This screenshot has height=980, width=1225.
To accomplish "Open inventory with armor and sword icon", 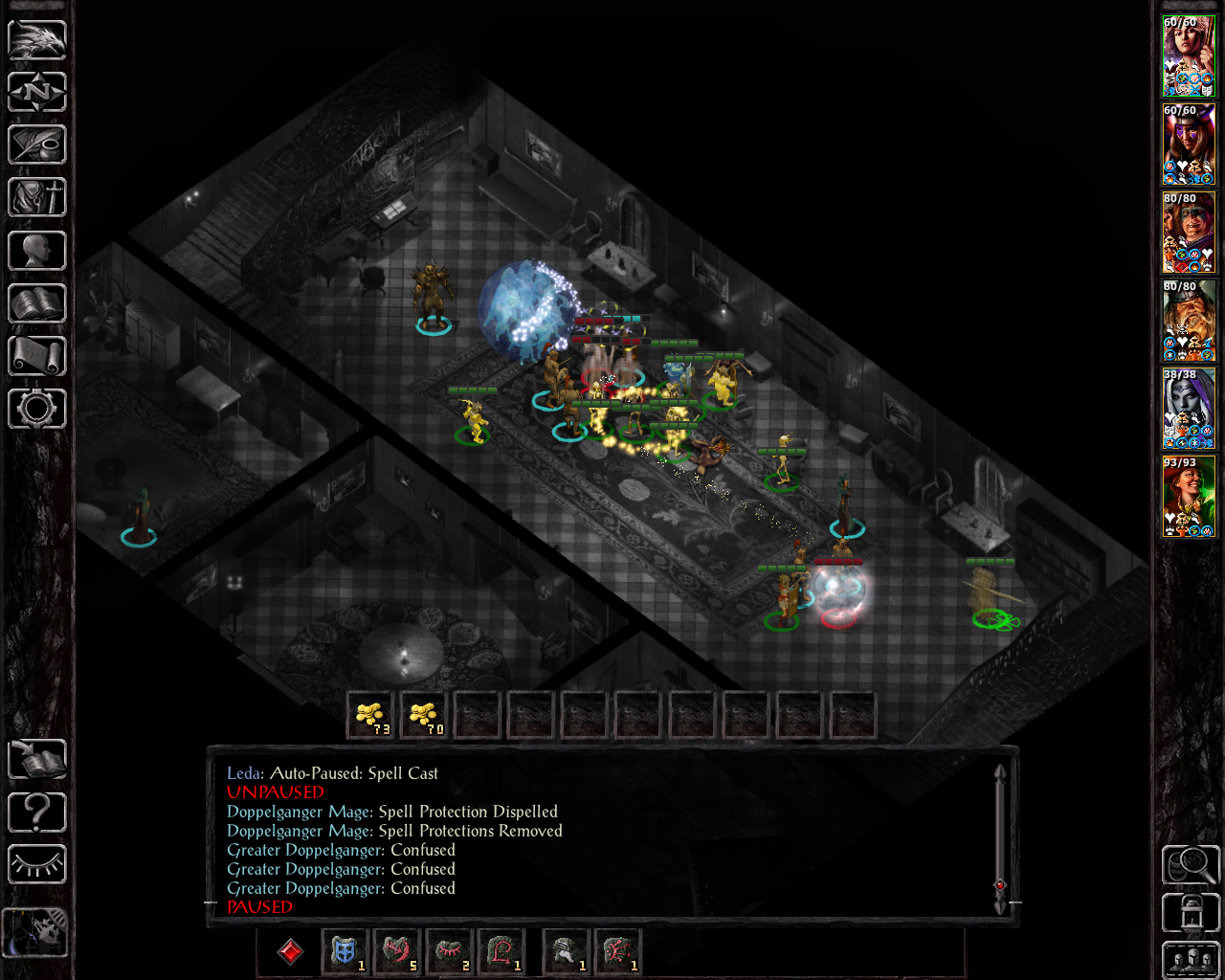I will (37, 198).
